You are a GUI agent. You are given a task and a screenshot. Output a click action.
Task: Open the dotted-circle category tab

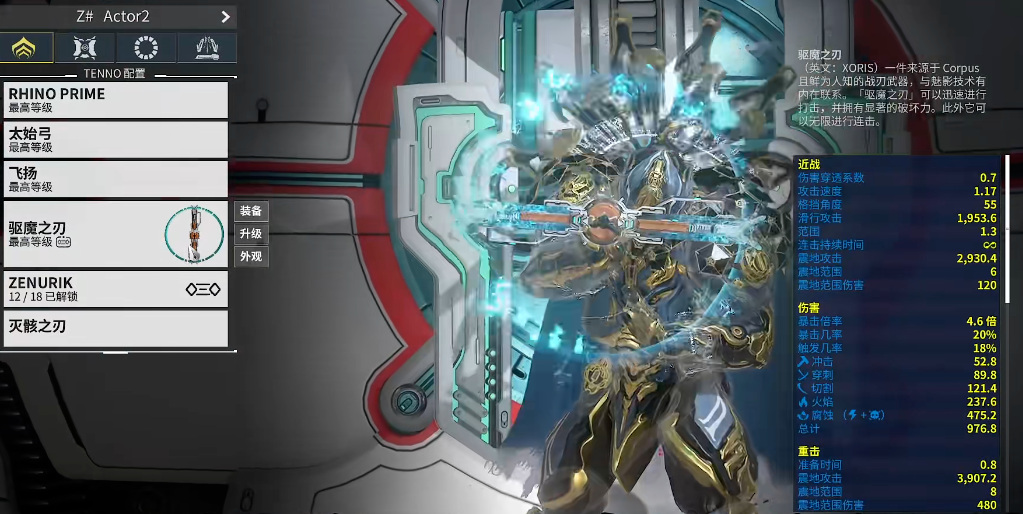146,47
